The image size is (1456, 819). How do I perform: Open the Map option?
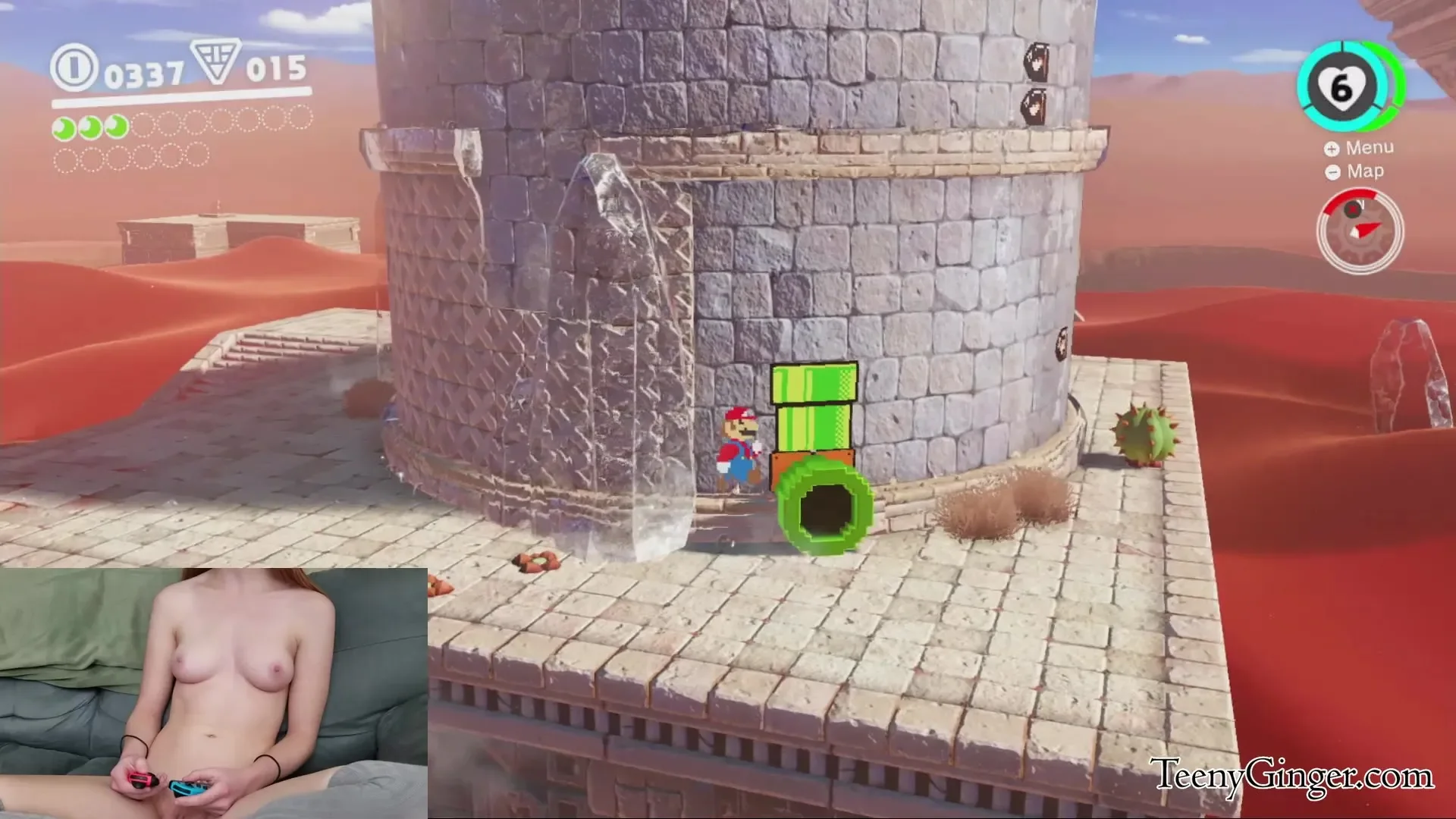(x=1355, y=172)
